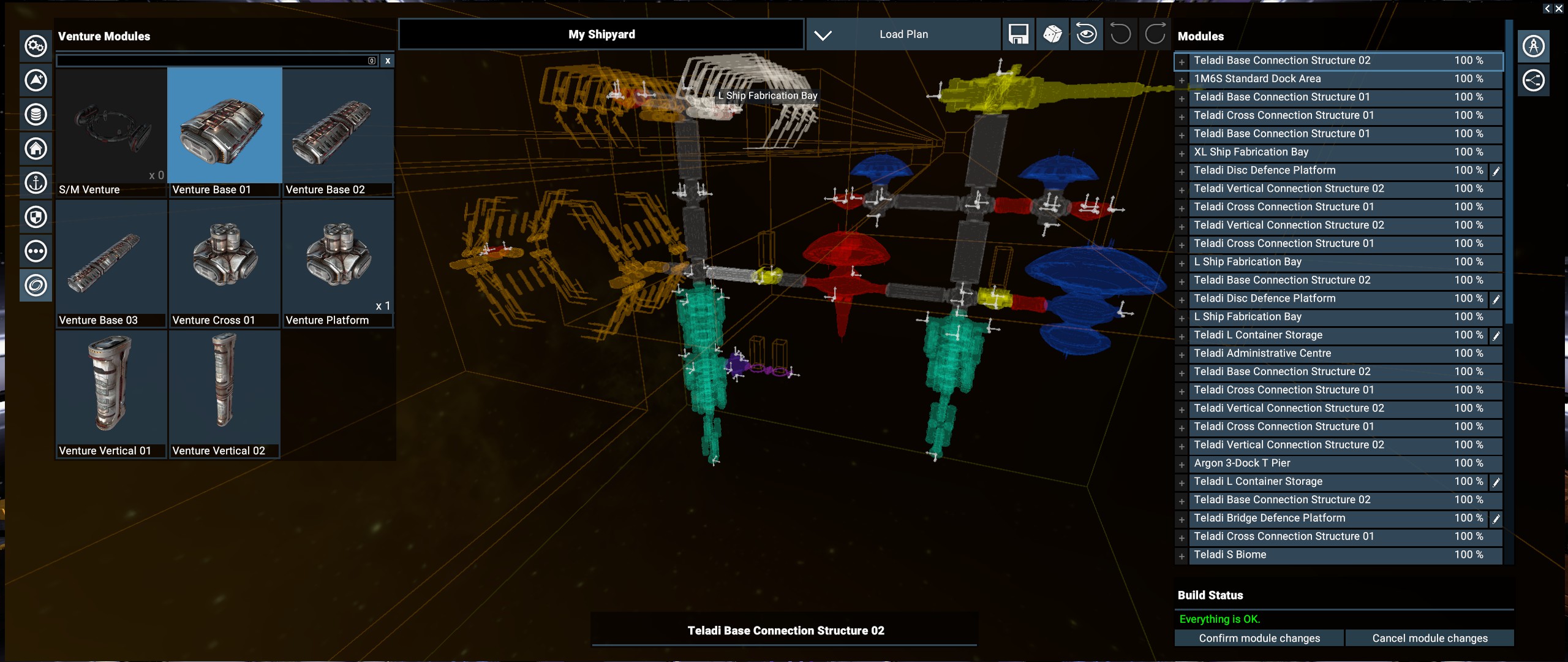Image resolution: width=1568 pixels, height=662 pixels.
Task: Undo the last change
Action: 1120,34
